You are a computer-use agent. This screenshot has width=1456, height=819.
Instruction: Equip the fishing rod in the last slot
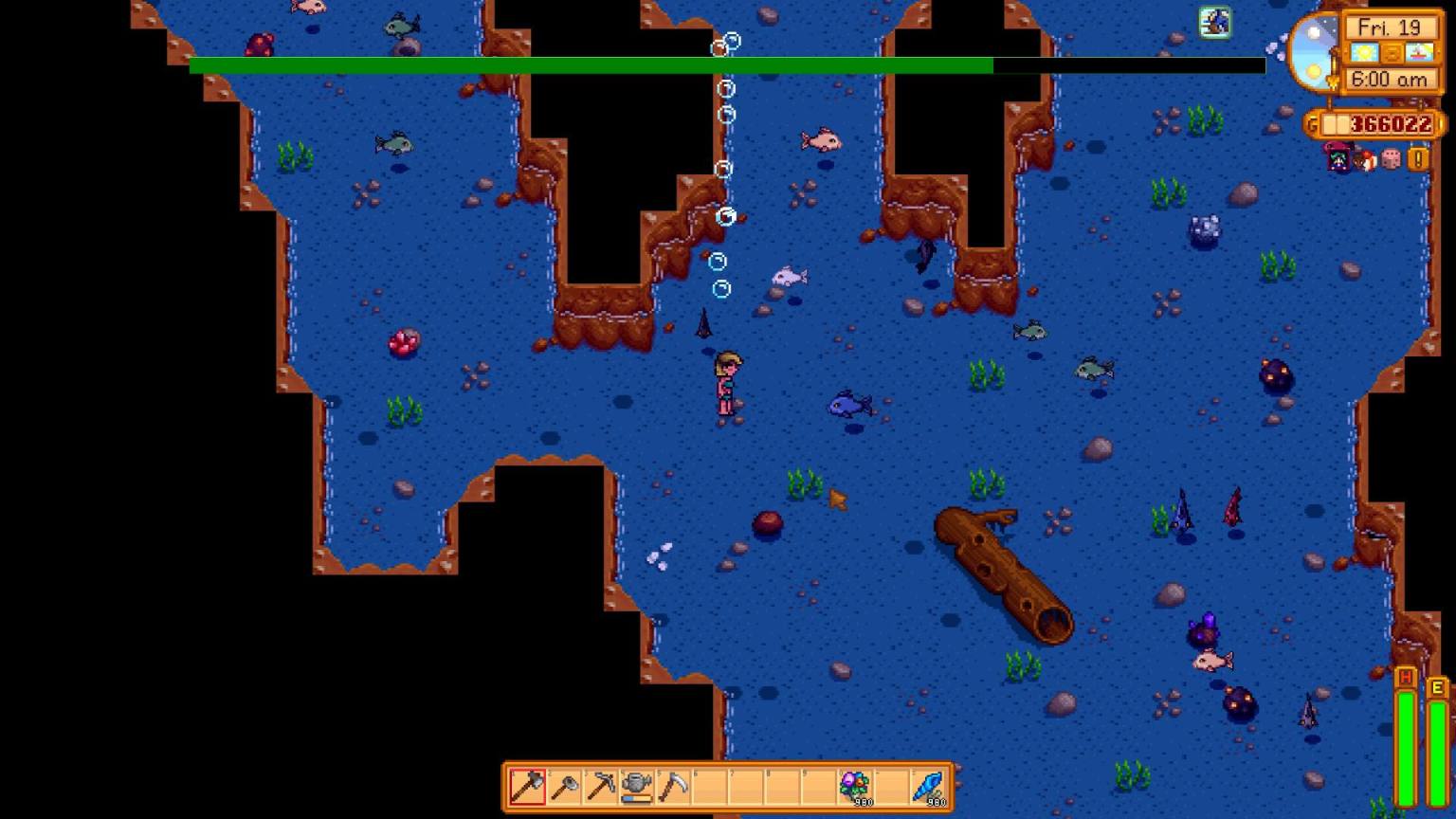coord(926,785)
